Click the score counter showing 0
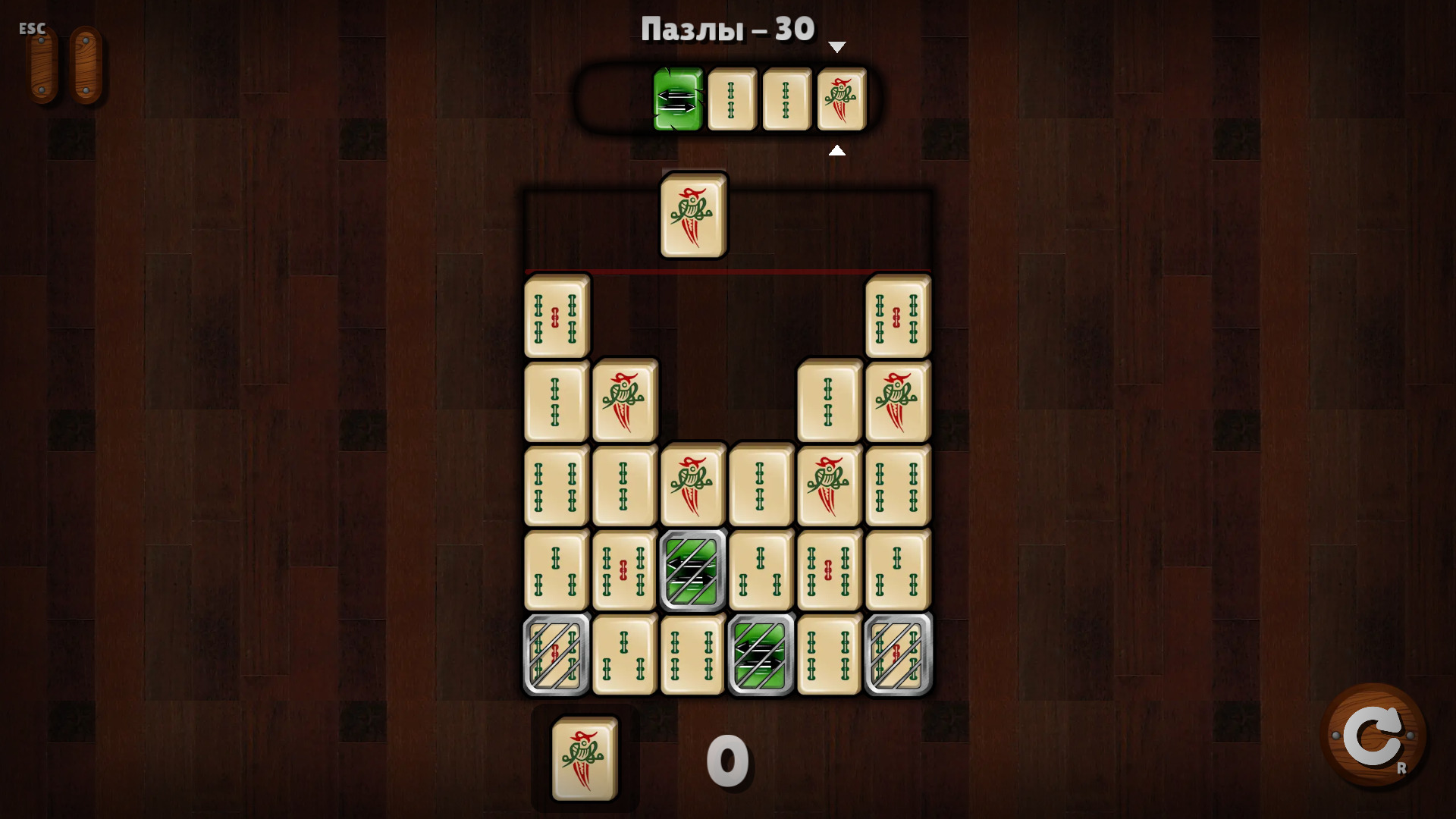 pos(726,762)
